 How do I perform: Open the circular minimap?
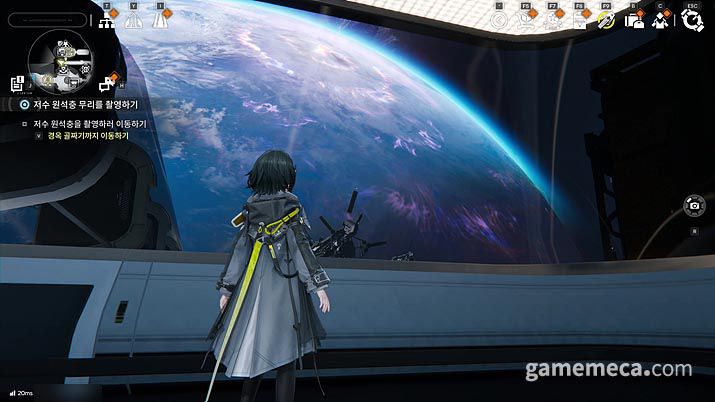[x=59, y=58]
